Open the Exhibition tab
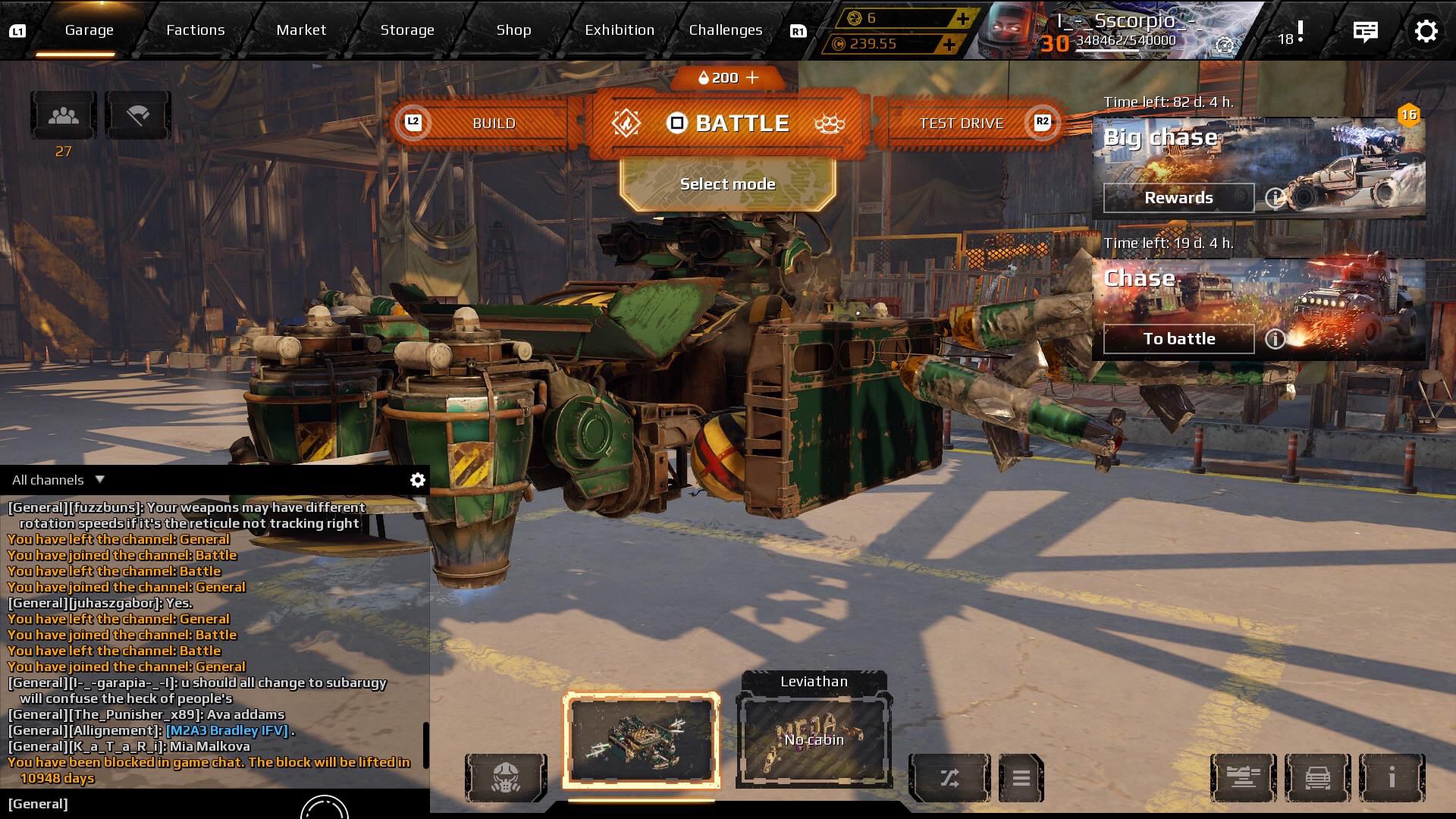This screenshot has width=1456, height=819. coord(619,30)
